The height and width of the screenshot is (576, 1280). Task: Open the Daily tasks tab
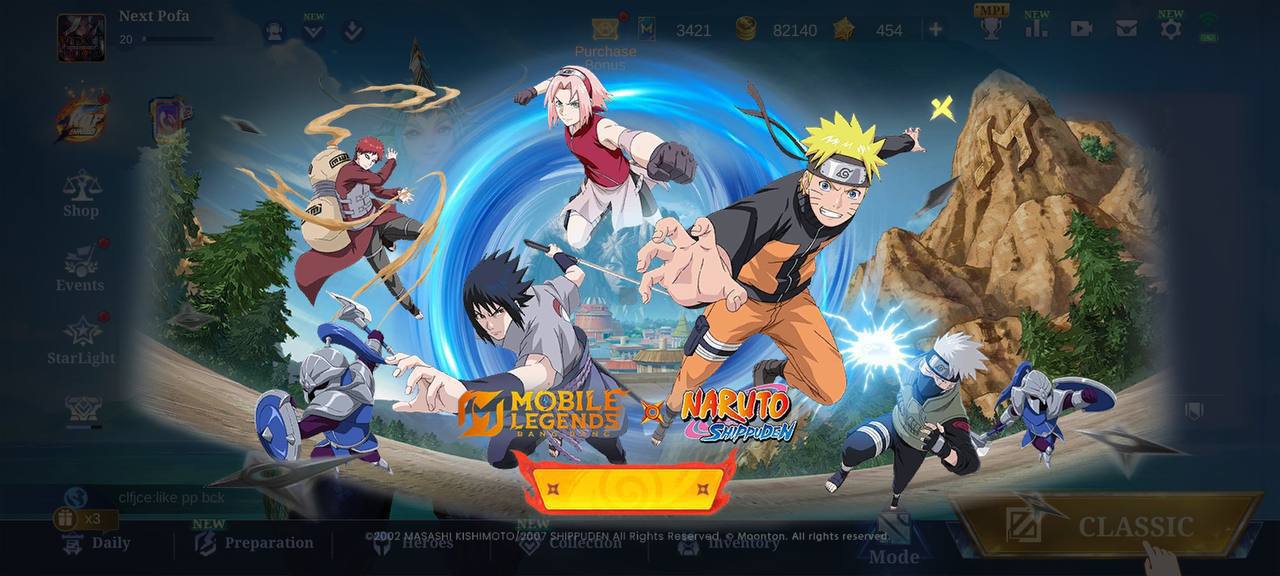click(x=97, y=543)
